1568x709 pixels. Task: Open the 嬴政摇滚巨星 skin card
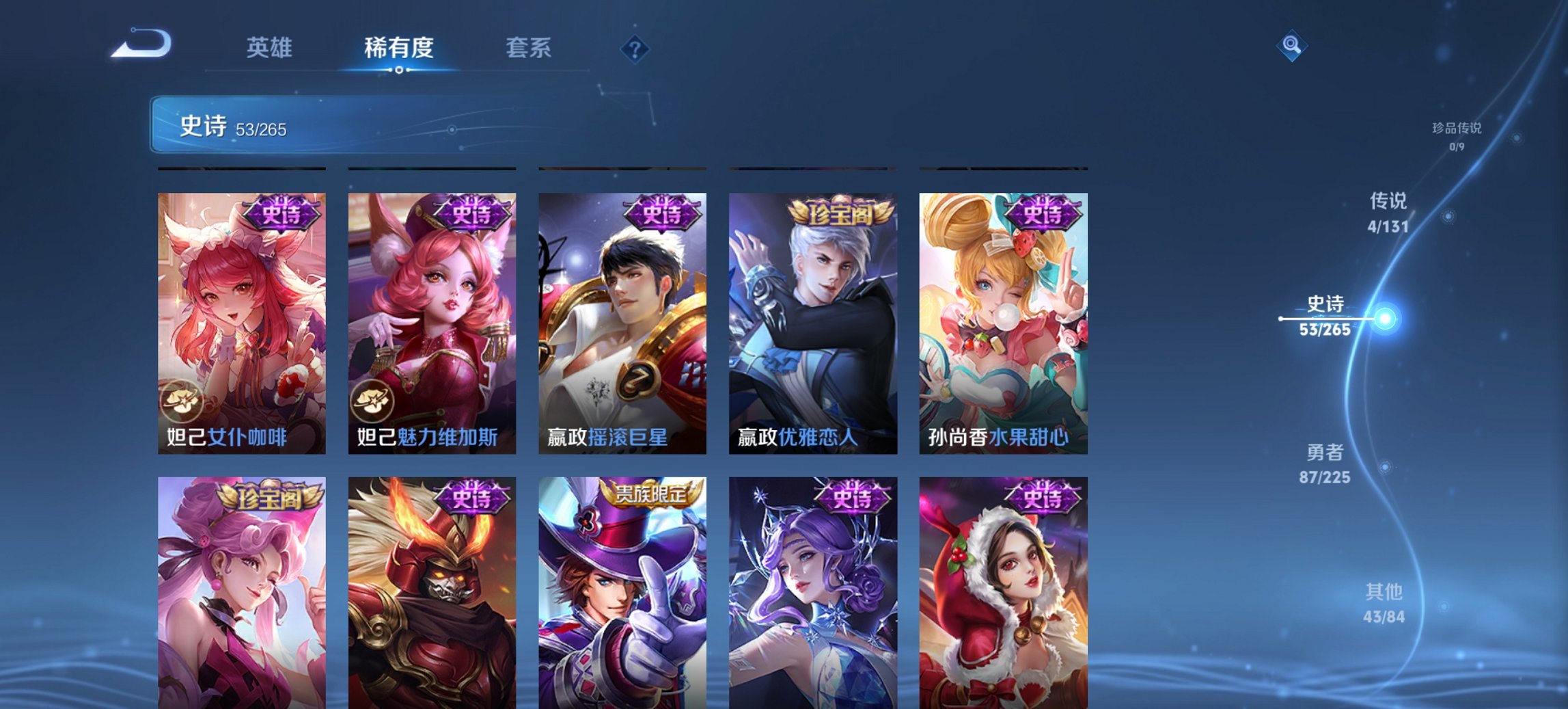click(x=622, y=321)
